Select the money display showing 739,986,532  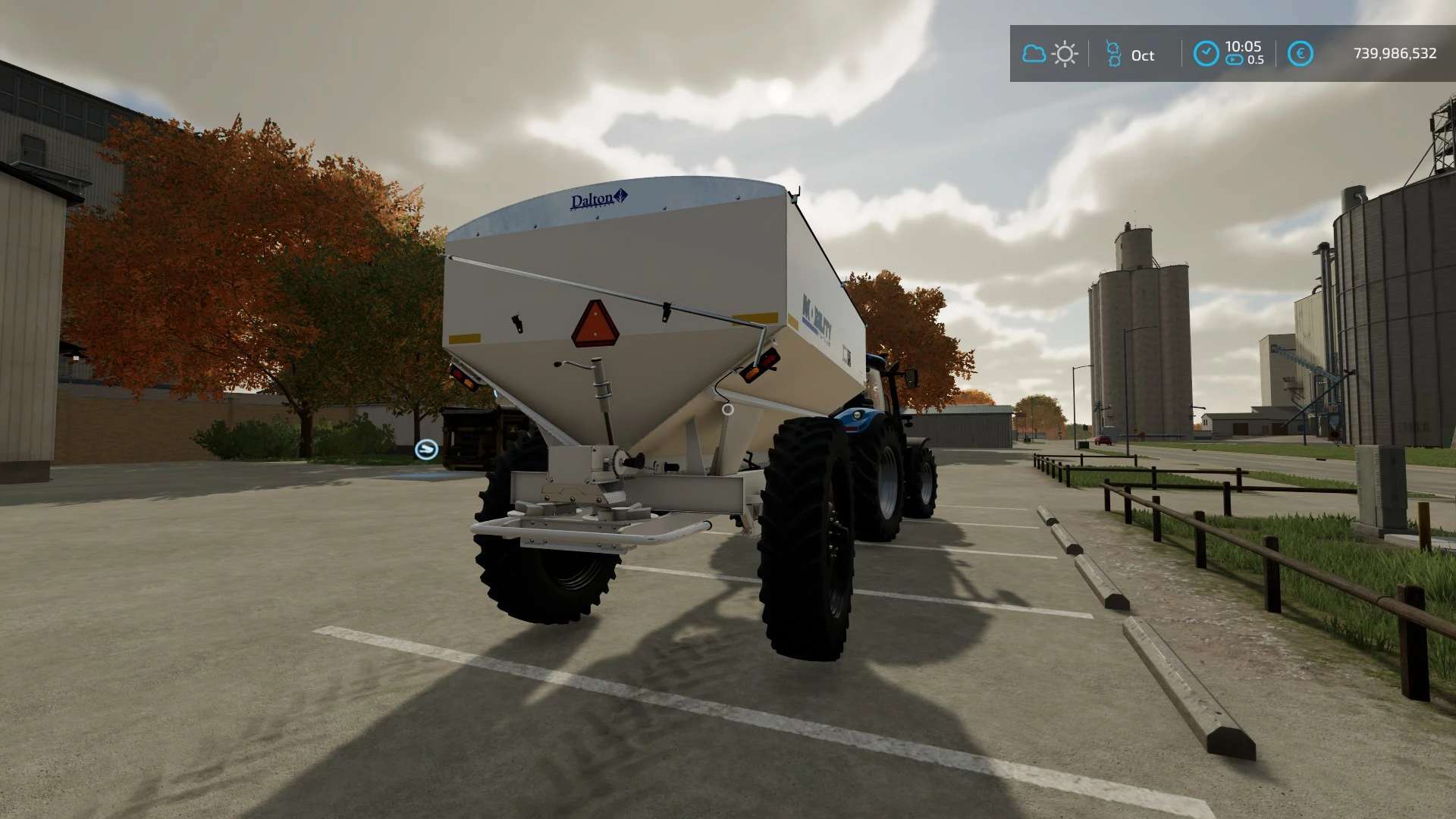coord(1394,53)
